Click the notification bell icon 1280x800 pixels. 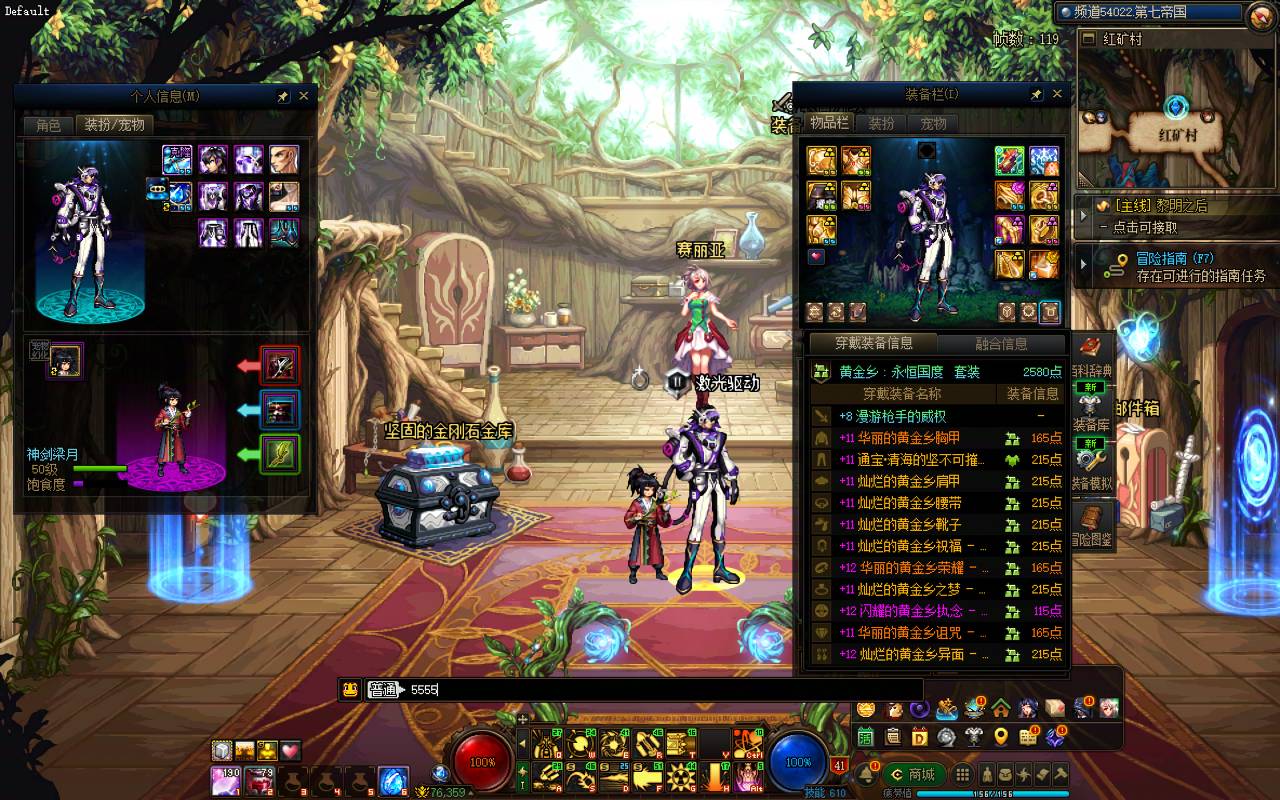(x=864, y=775)
